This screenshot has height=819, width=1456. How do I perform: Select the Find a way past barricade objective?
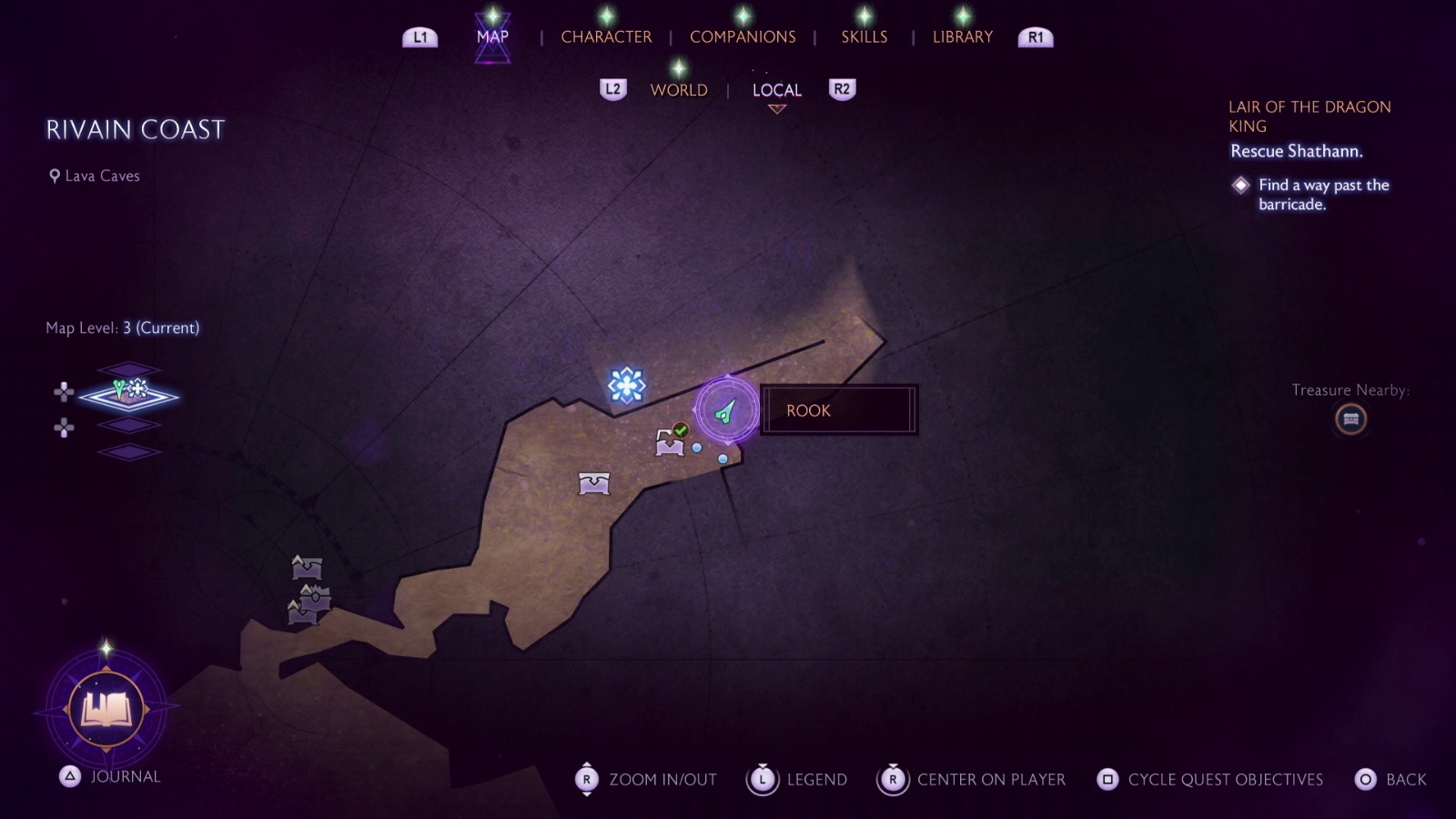coord(1323,195)
